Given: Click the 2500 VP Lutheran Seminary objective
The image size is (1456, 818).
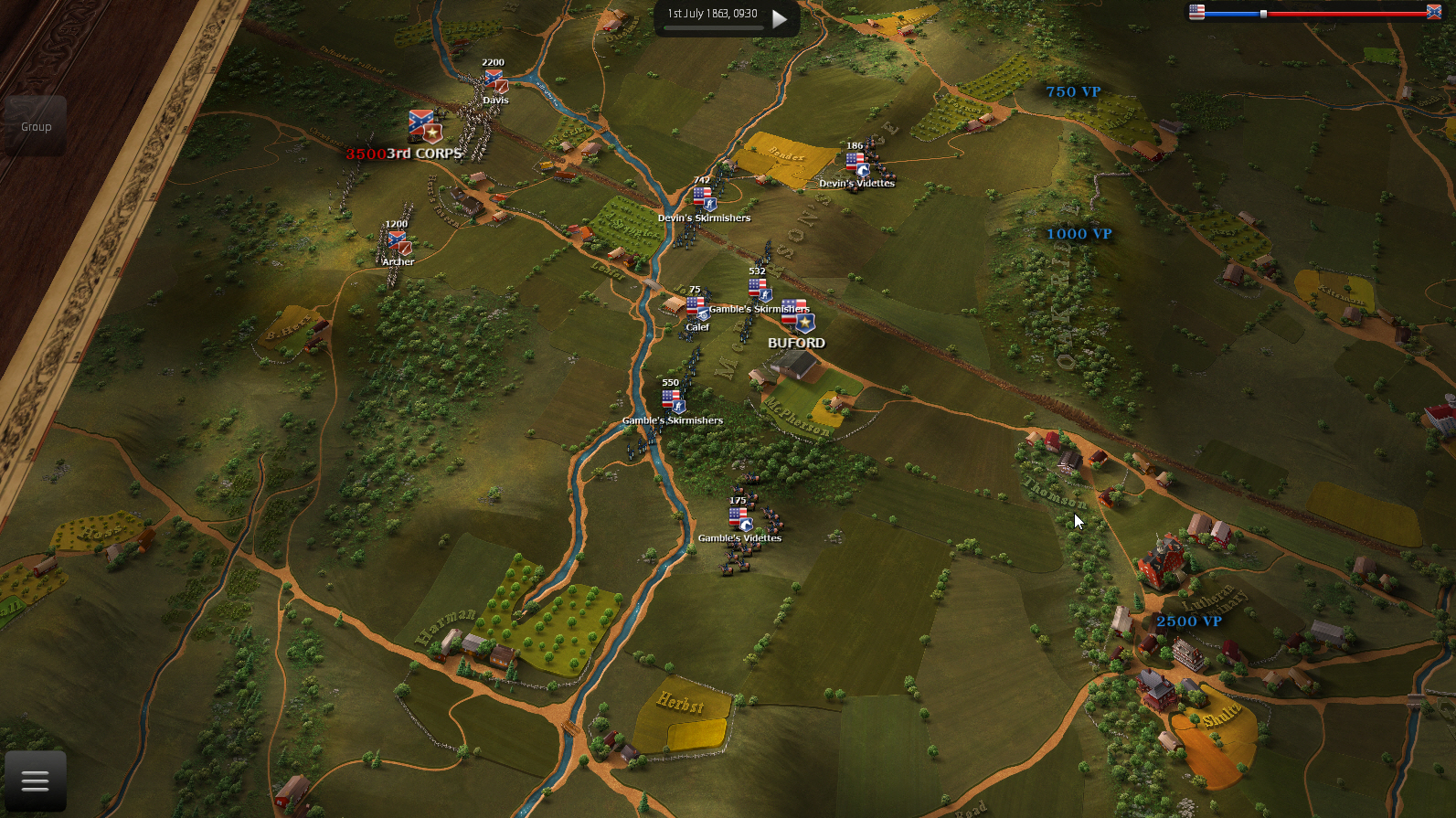Looking at the screenshot, I should tap(1190, 621).
